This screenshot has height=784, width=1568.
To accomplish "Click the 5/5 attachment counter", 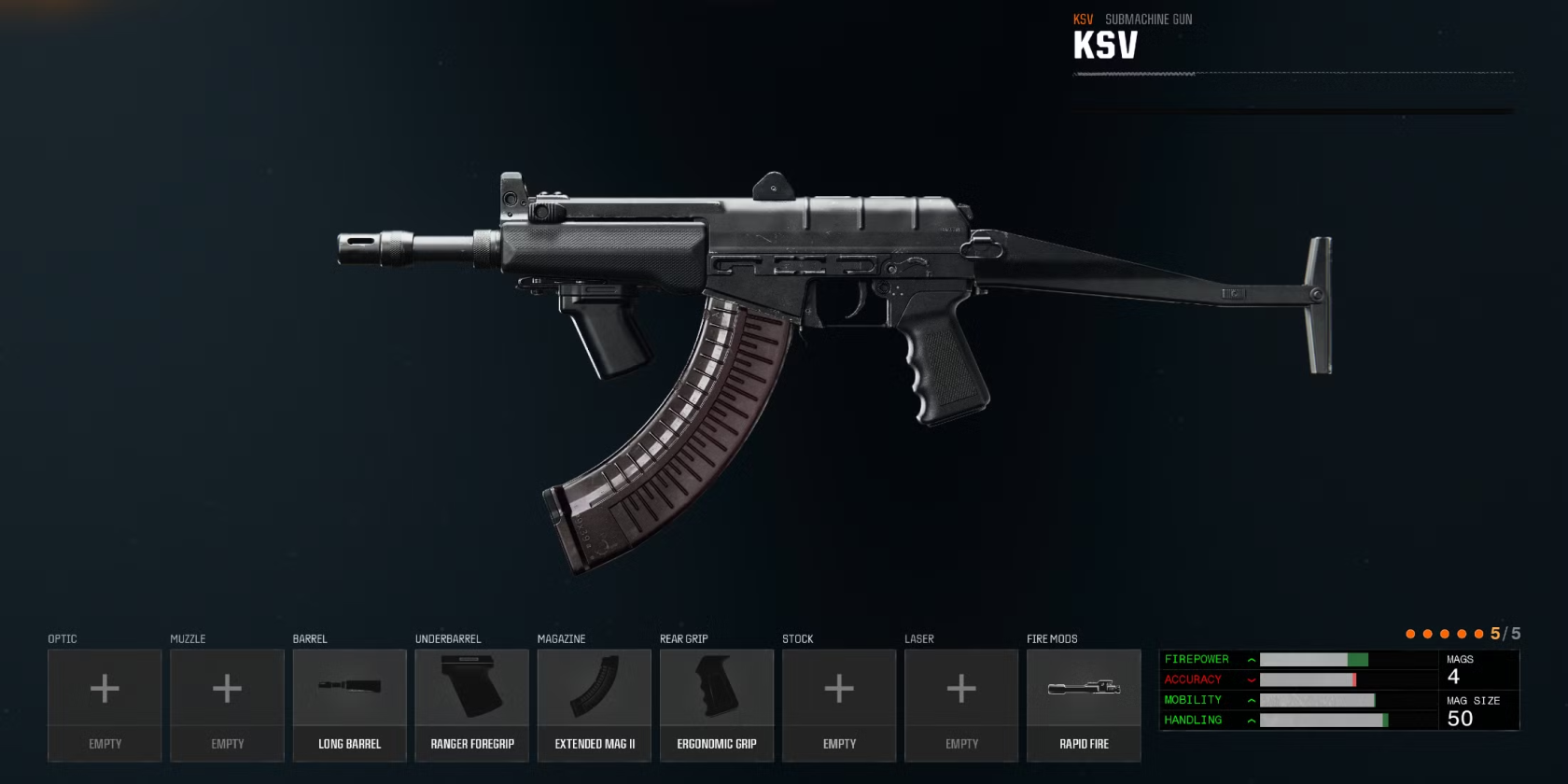I will pos(1505,632).
